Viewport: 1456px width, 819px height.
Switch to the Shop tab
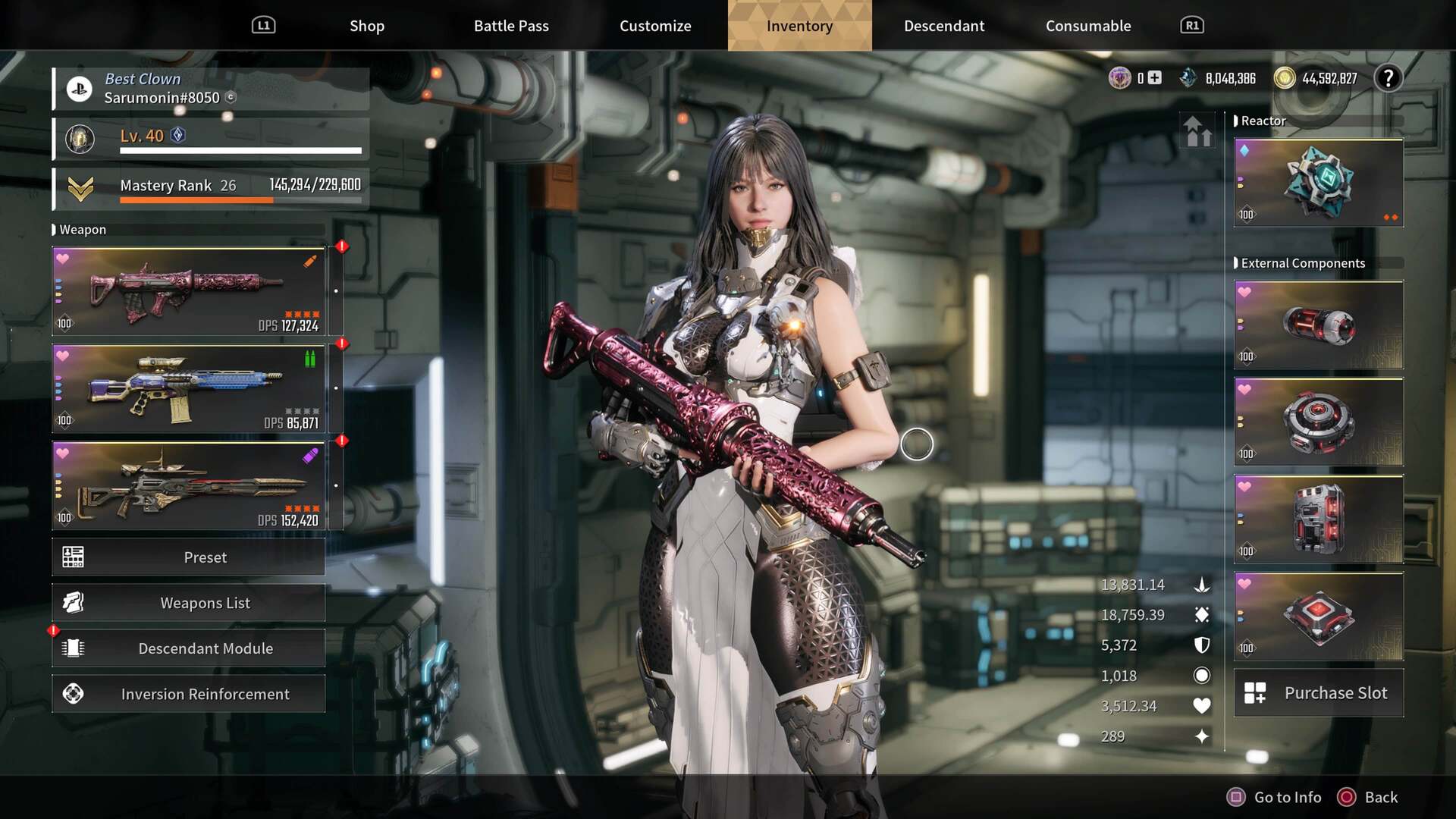point(367,26)
